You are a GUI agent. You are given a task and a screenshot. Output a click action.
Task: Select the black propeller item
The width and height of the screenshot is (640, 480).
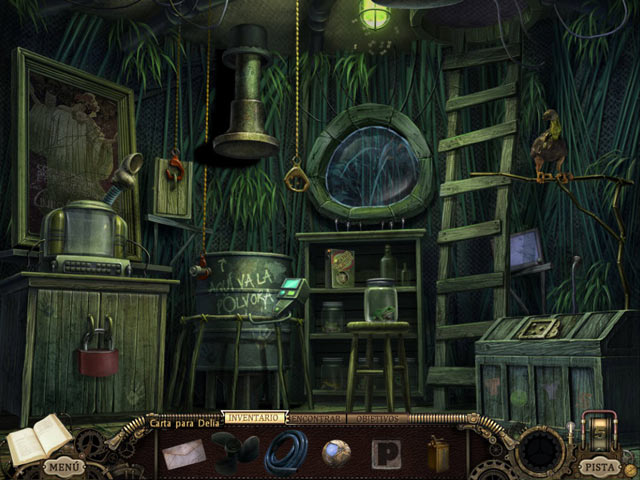pos(234,453)
